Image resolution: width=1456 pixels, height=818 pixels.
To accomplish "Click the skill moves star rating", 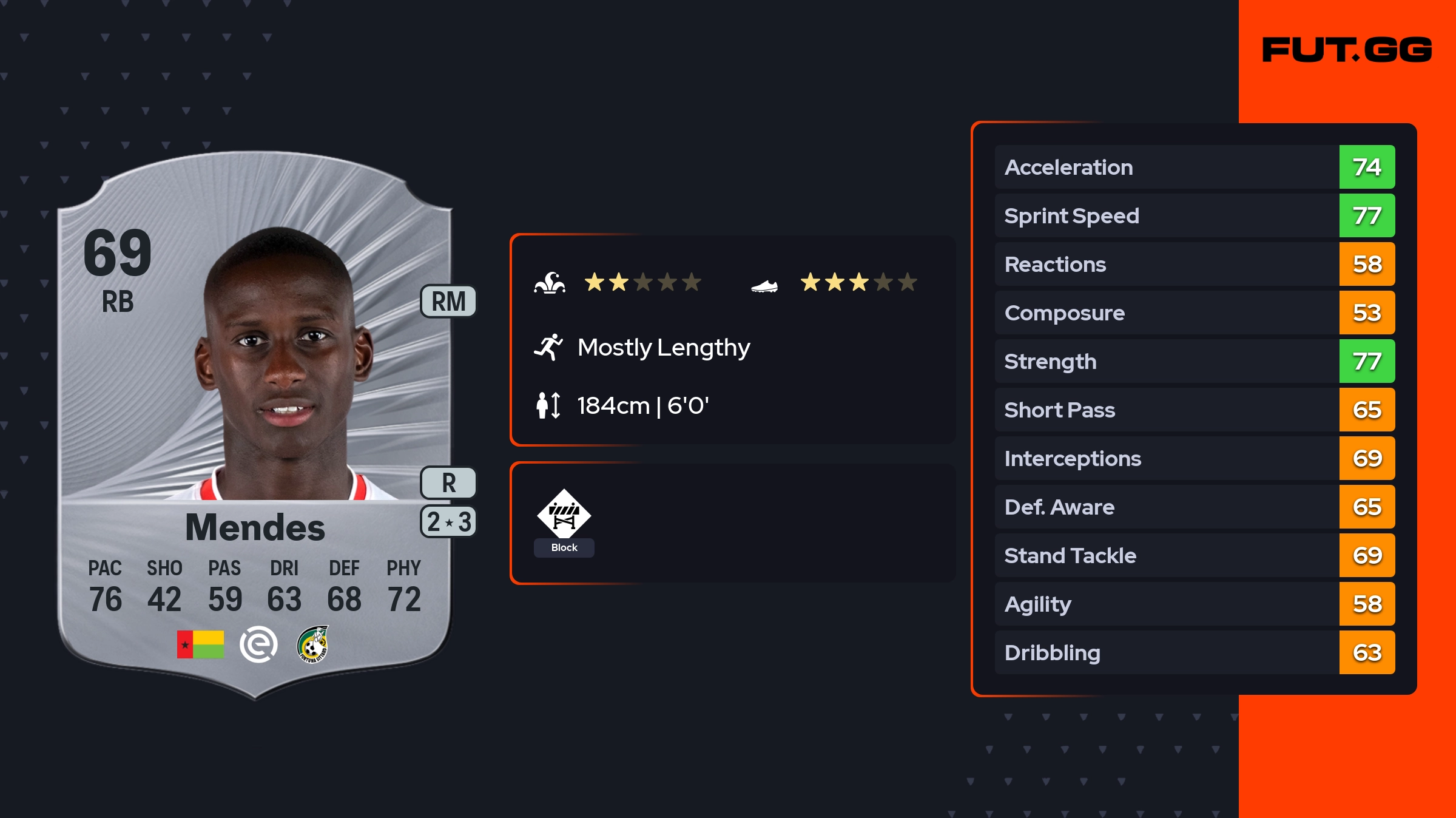I will 642,282.
